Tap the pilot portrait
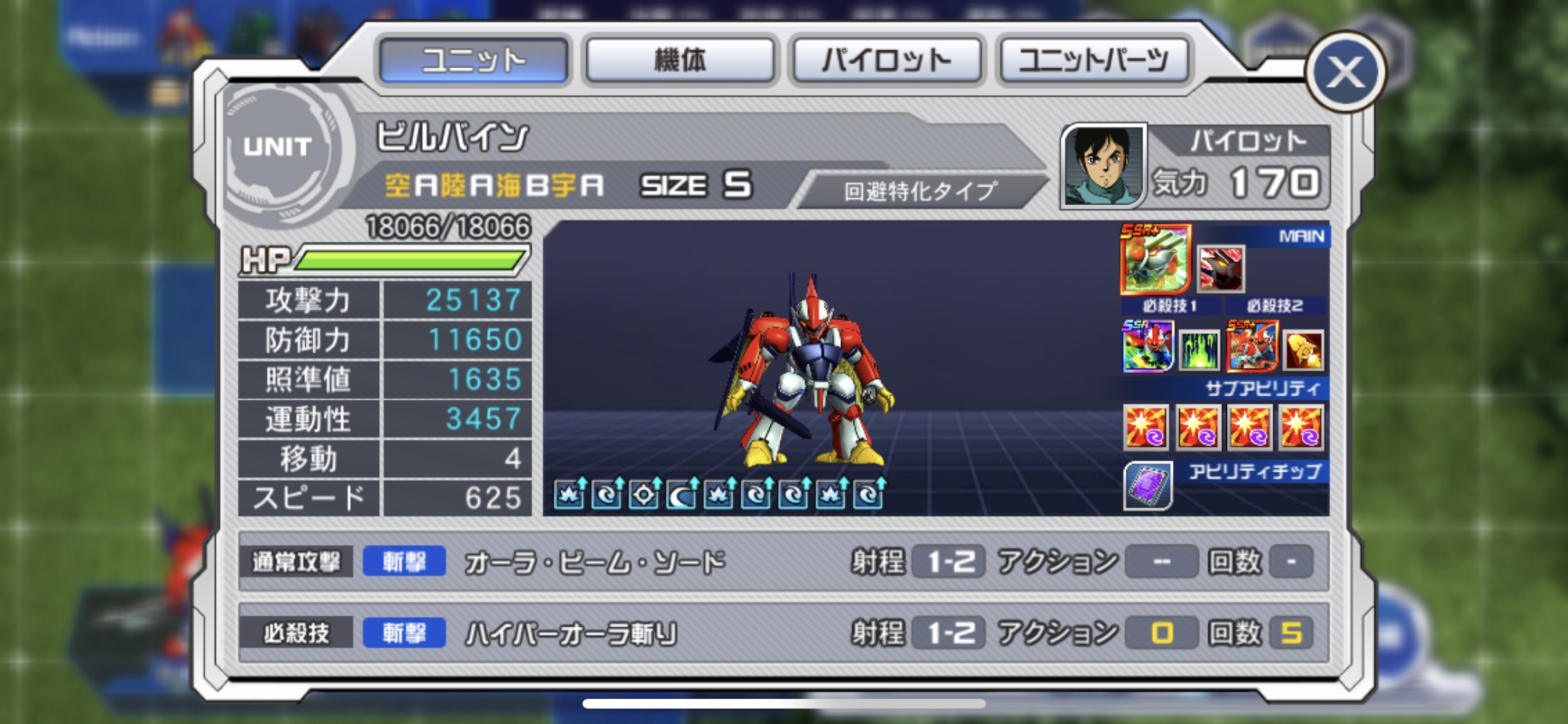The image size is (1568, 724). (x=1103, y=165)
